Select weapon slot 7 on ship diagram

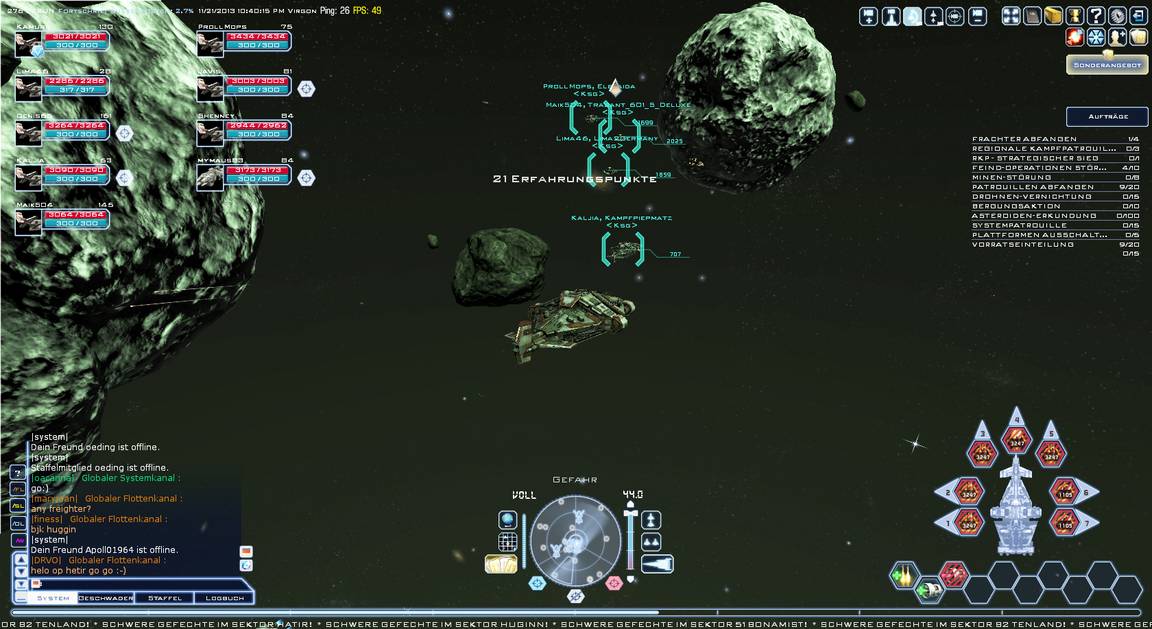point(1063,520)
